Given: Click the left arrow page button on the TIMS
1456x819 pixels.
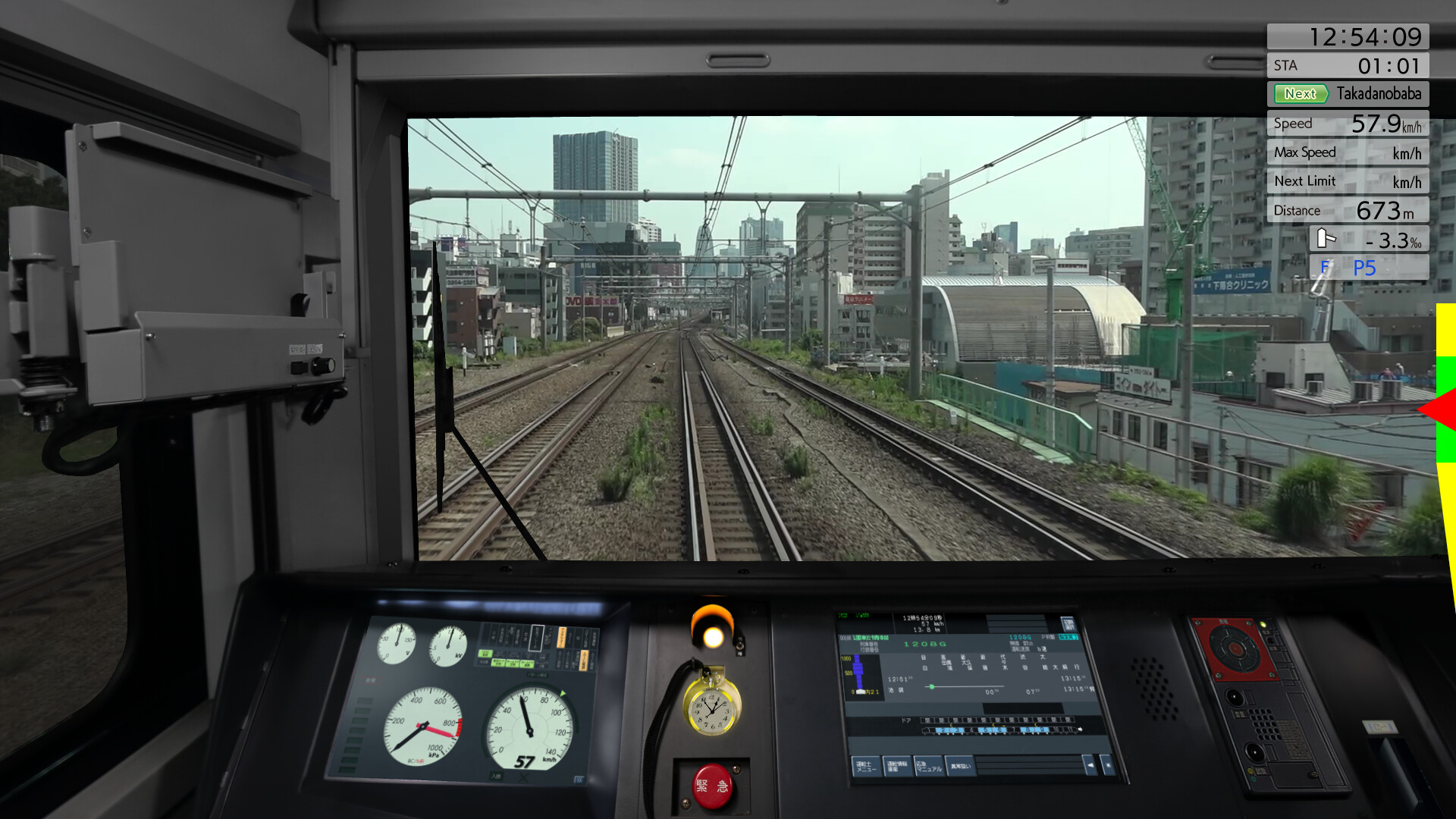Looking at the screenshot, I should [1090, 766].
